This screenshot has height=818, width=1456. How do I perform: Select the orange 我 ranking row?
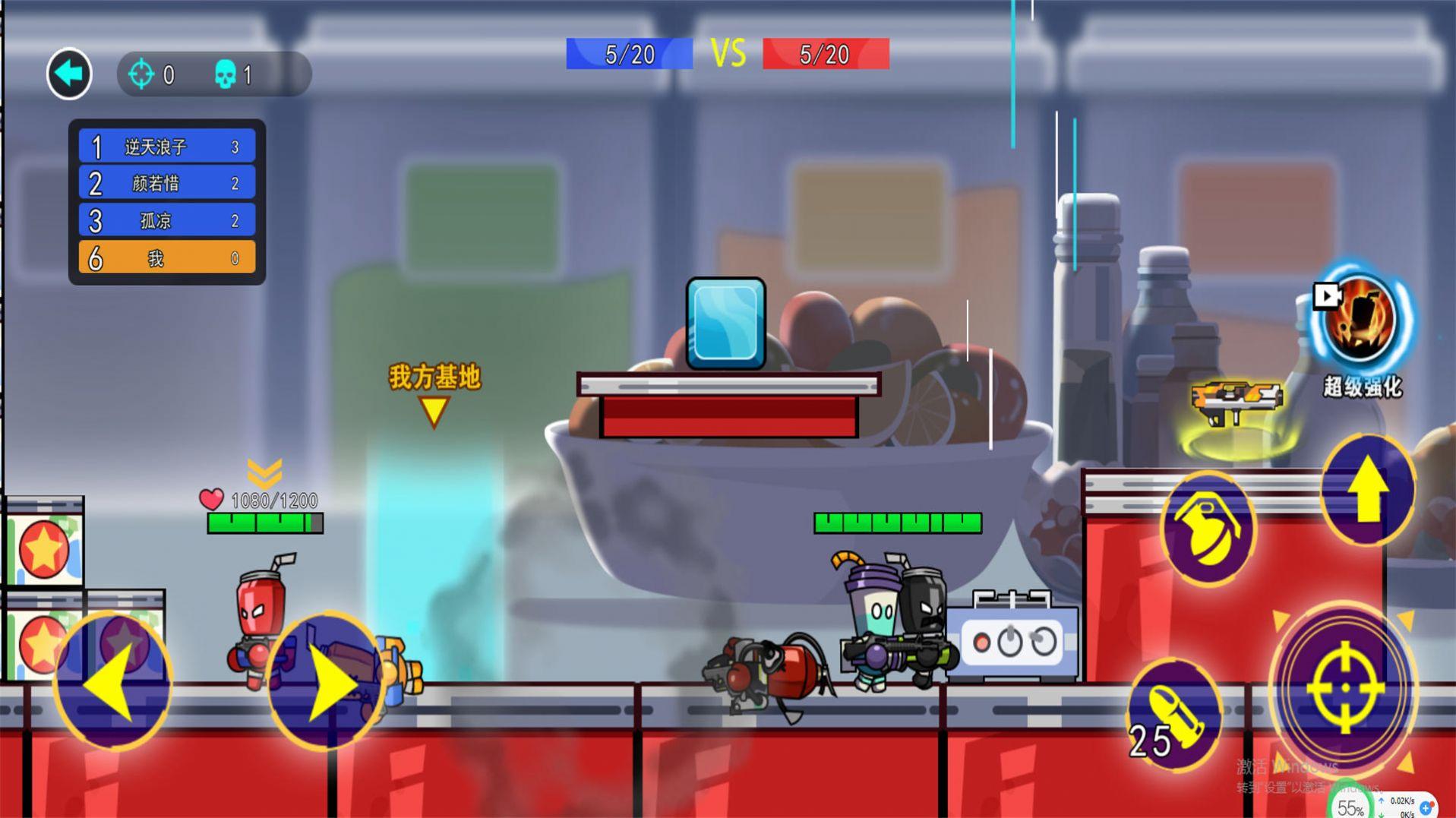click(167, 258)
